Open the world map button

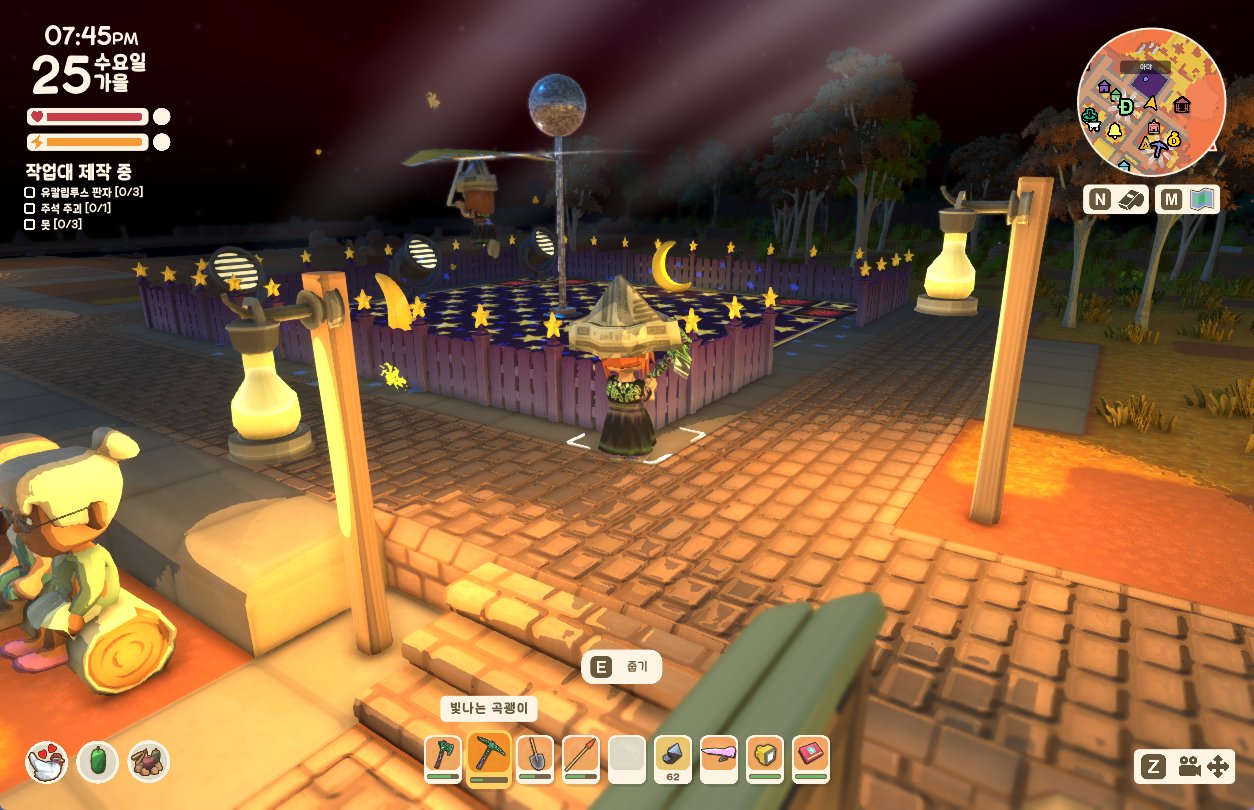click(x=1187, y=200)
